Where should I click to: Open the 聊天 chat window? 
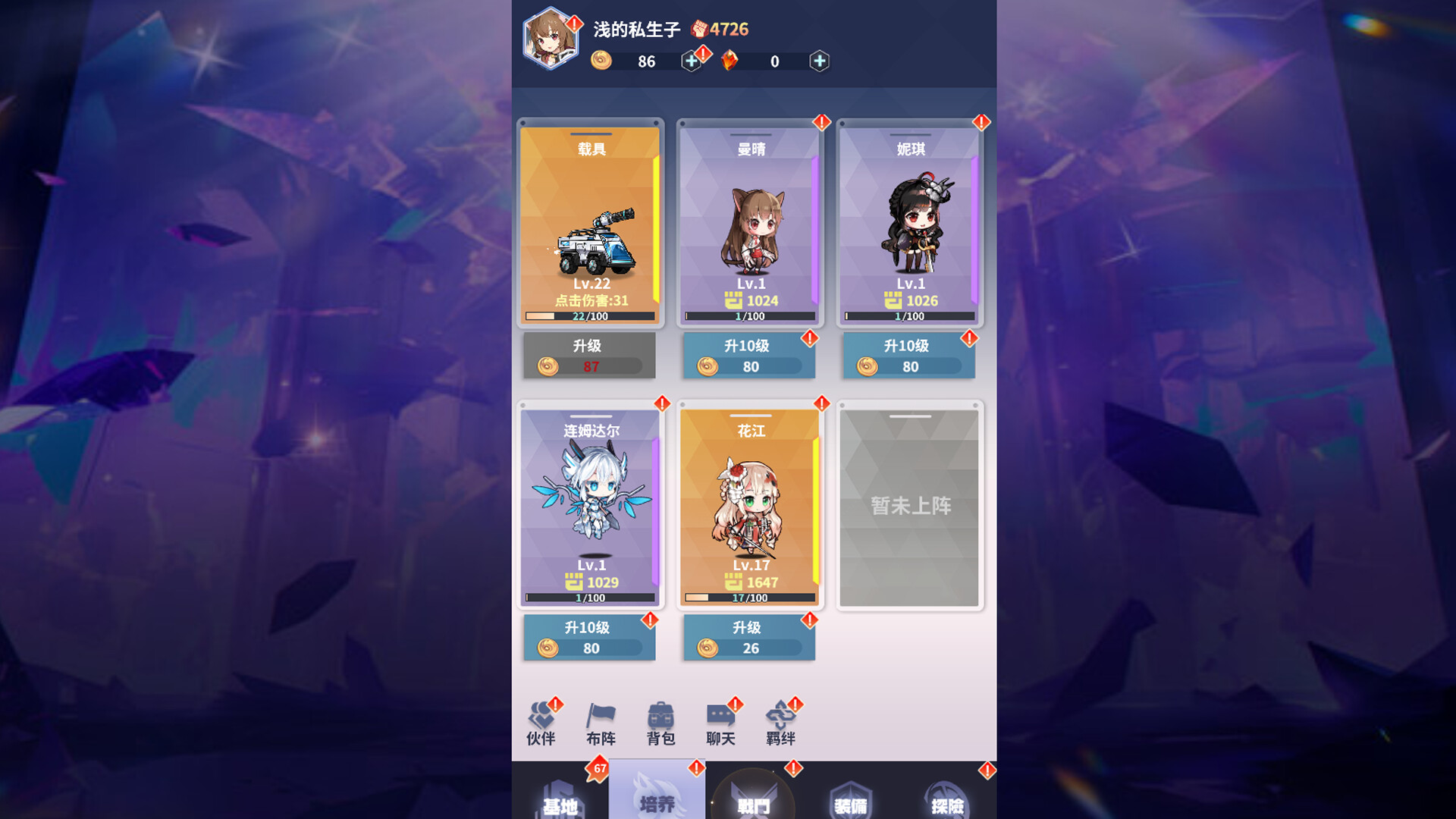click(719, 722)
